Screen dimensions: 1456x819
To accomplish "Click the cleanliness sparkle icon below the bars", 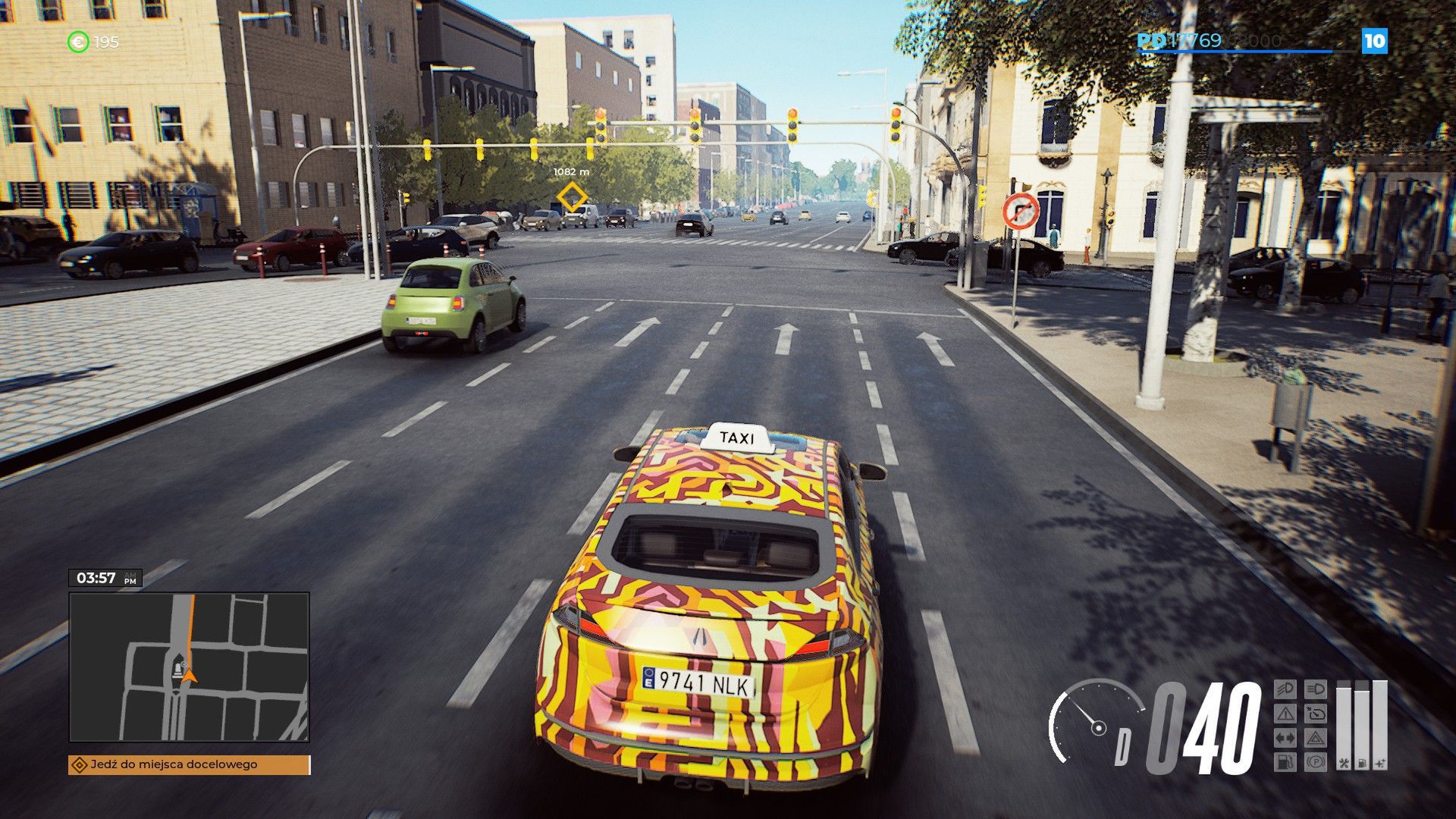I will (x=1381, y=764).
